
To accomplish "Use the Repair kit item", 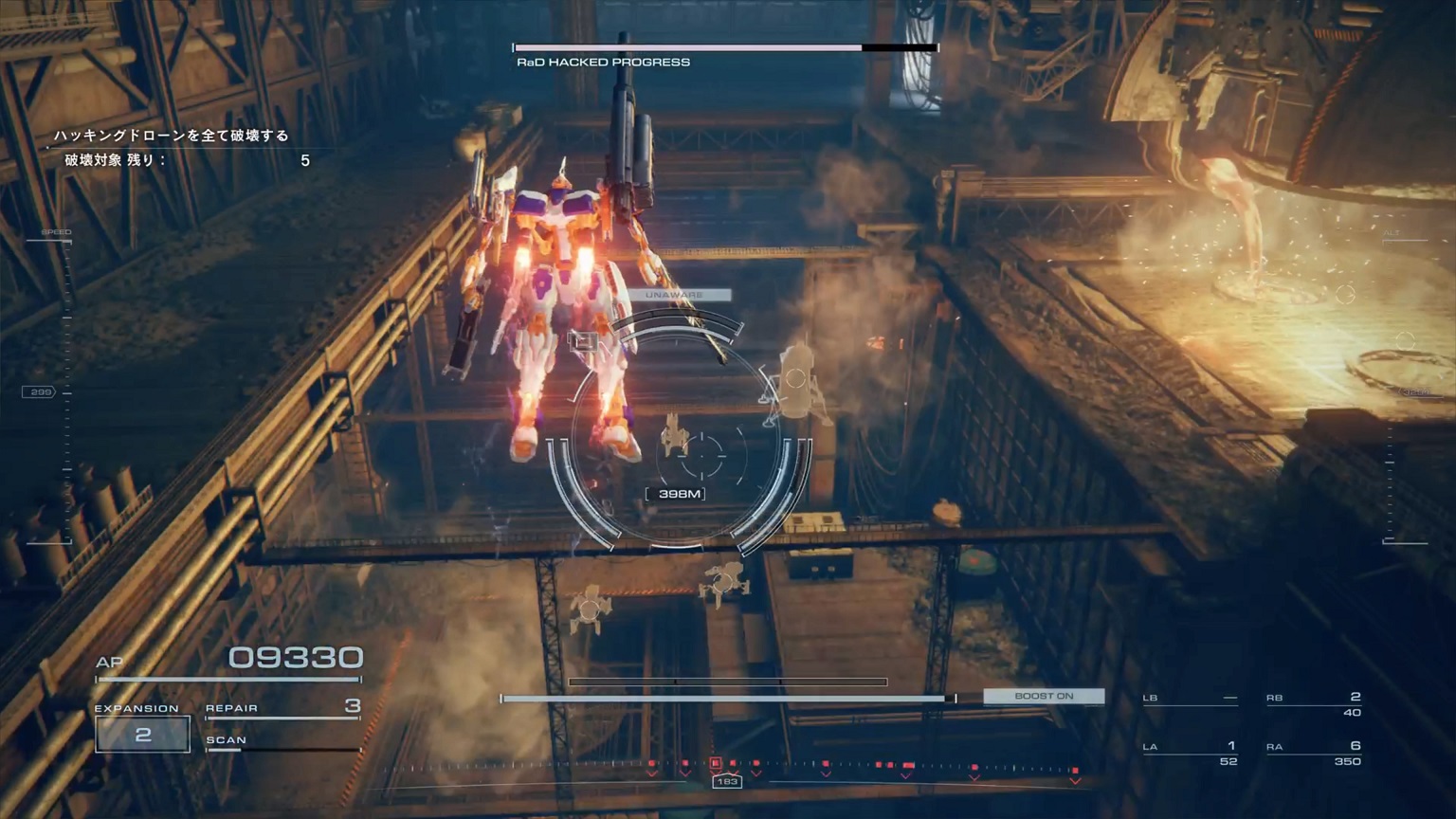I will (282, 707).
